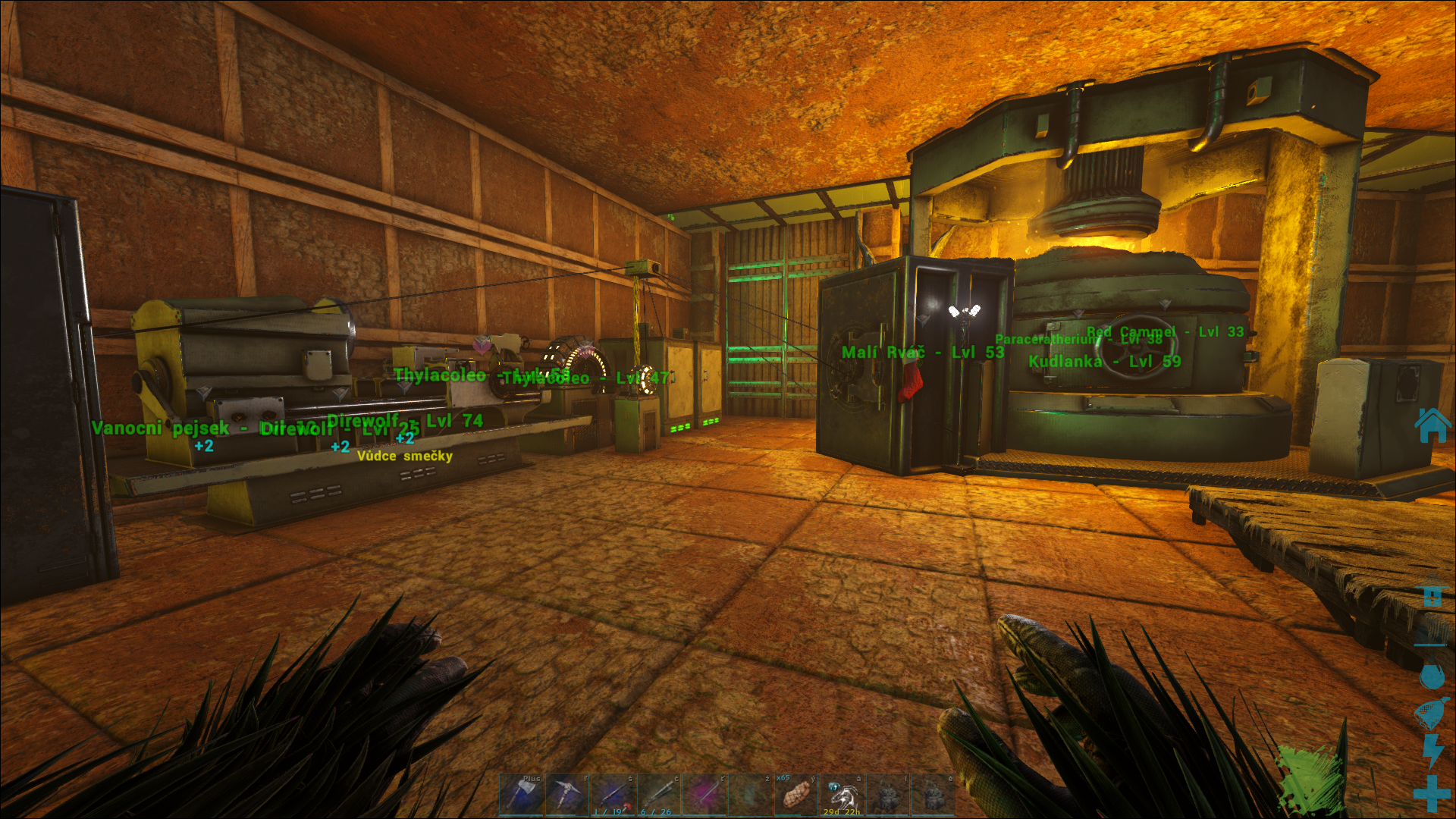Equip the sword with purple glow

704,794
